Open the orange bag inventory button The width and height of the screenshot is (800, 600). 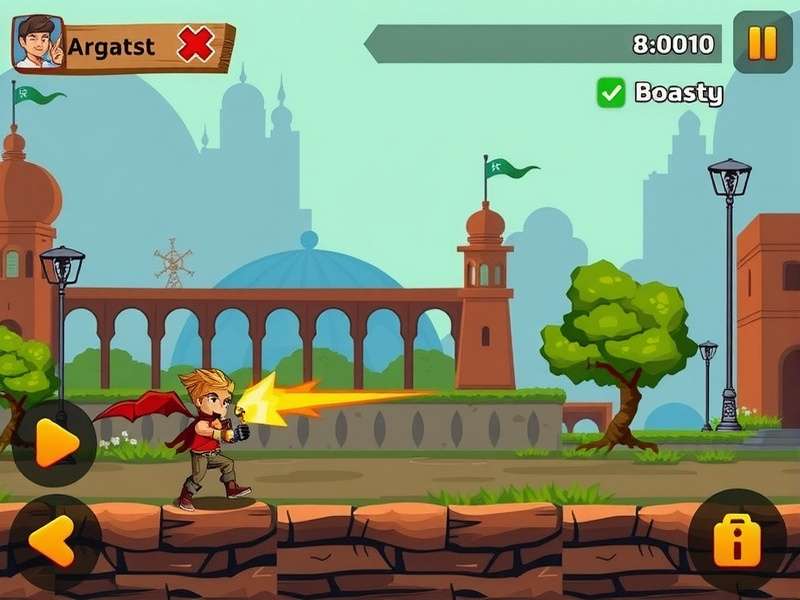point(737,540)
